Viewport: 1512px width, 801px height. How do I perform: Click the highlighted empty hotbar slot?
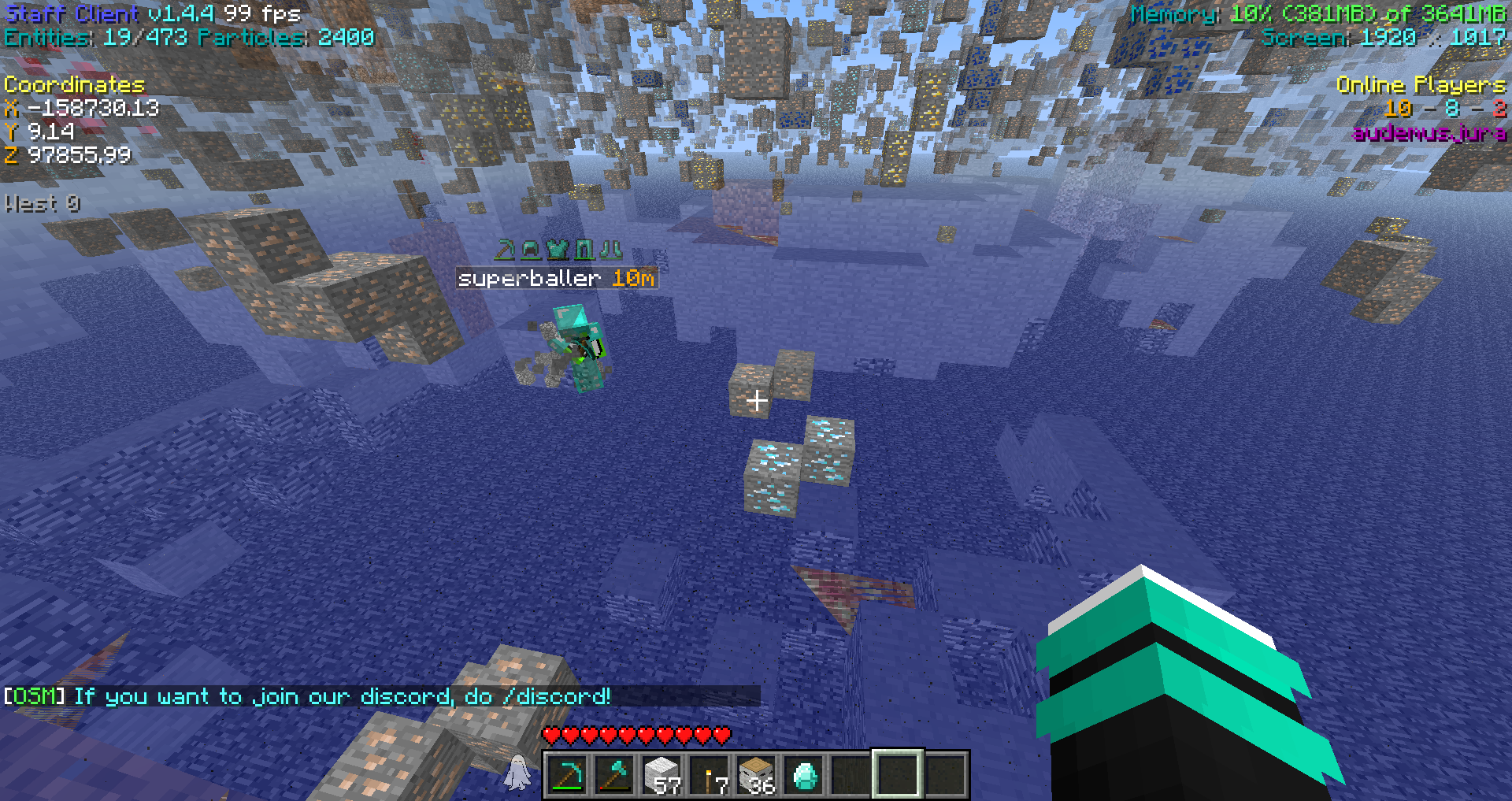[898, 775]
